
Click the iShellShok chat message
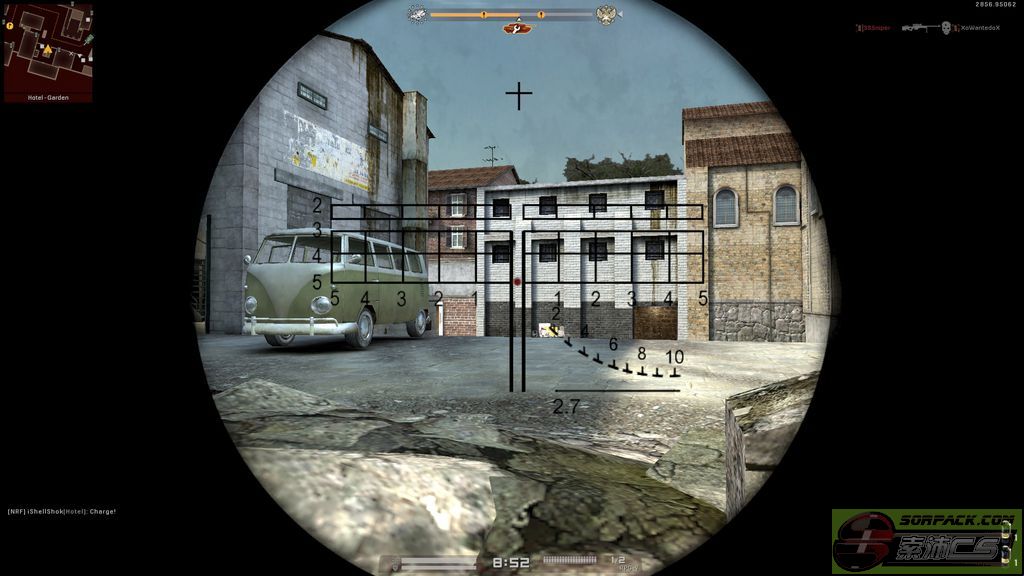coord(62,512)
